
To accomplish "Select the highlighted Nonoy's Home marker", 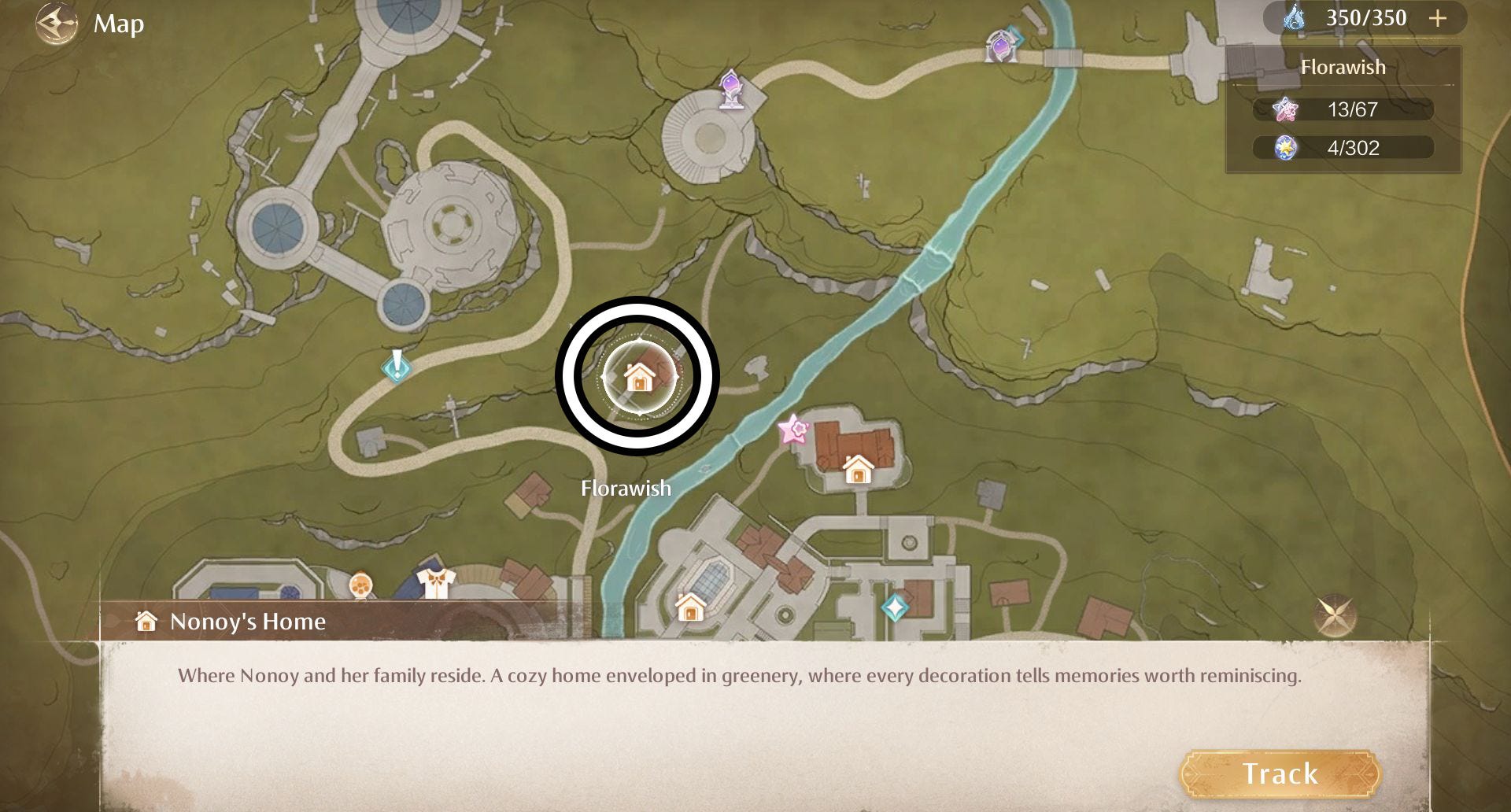I will point(638,377).
